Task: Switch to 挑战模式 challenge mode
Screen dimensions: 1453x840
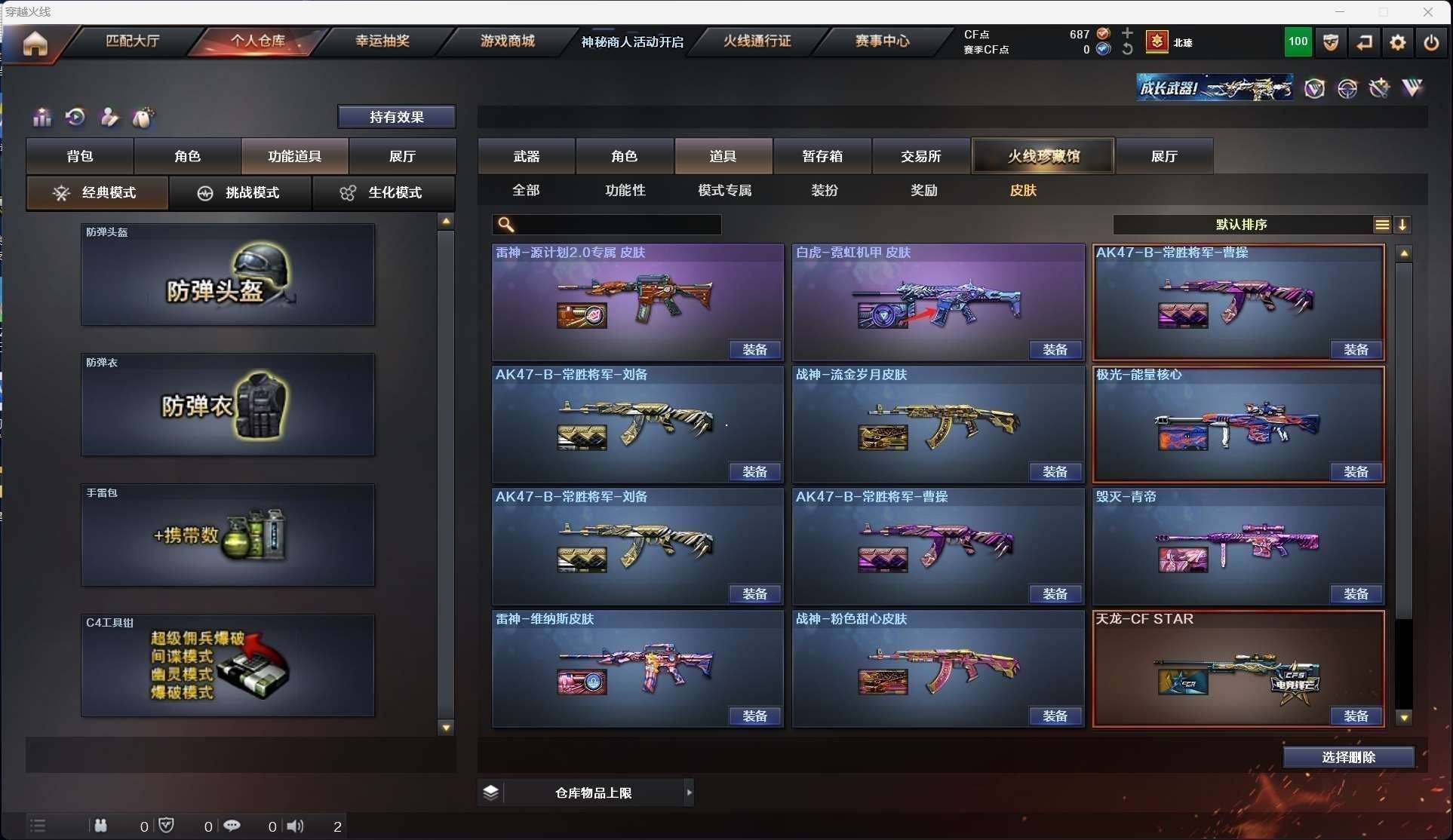Action: click(240, 193)
